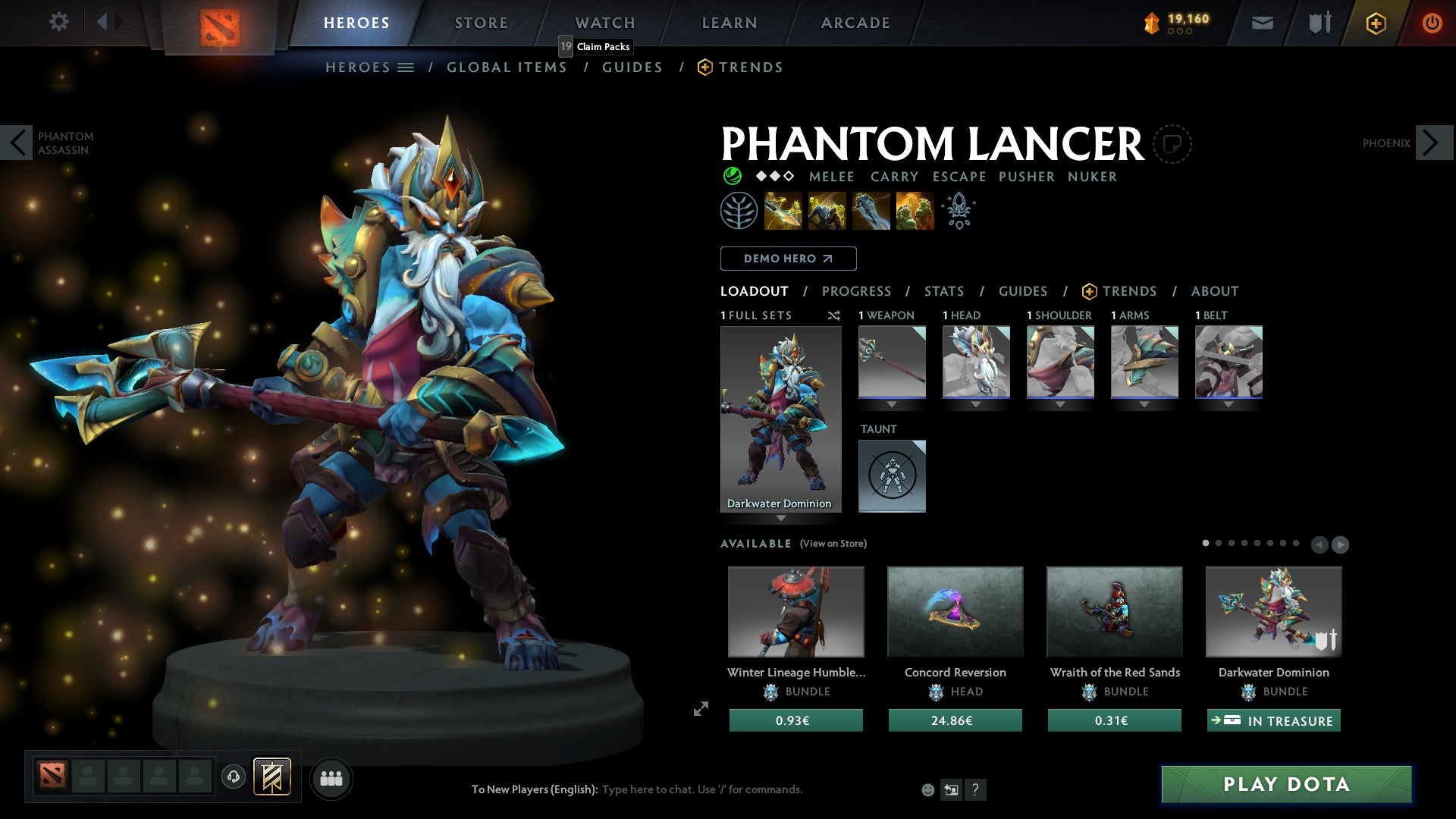Open the WATCH menu
This screenshot has width=1456, height=819.
(604, 23)
